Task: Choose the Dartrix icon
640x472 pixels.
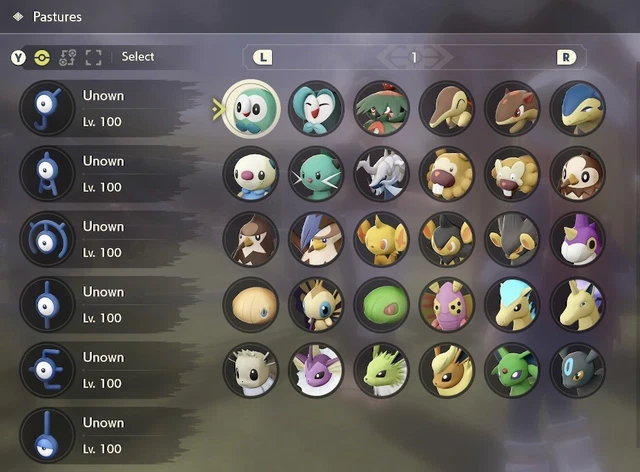Action: (316, 109)
